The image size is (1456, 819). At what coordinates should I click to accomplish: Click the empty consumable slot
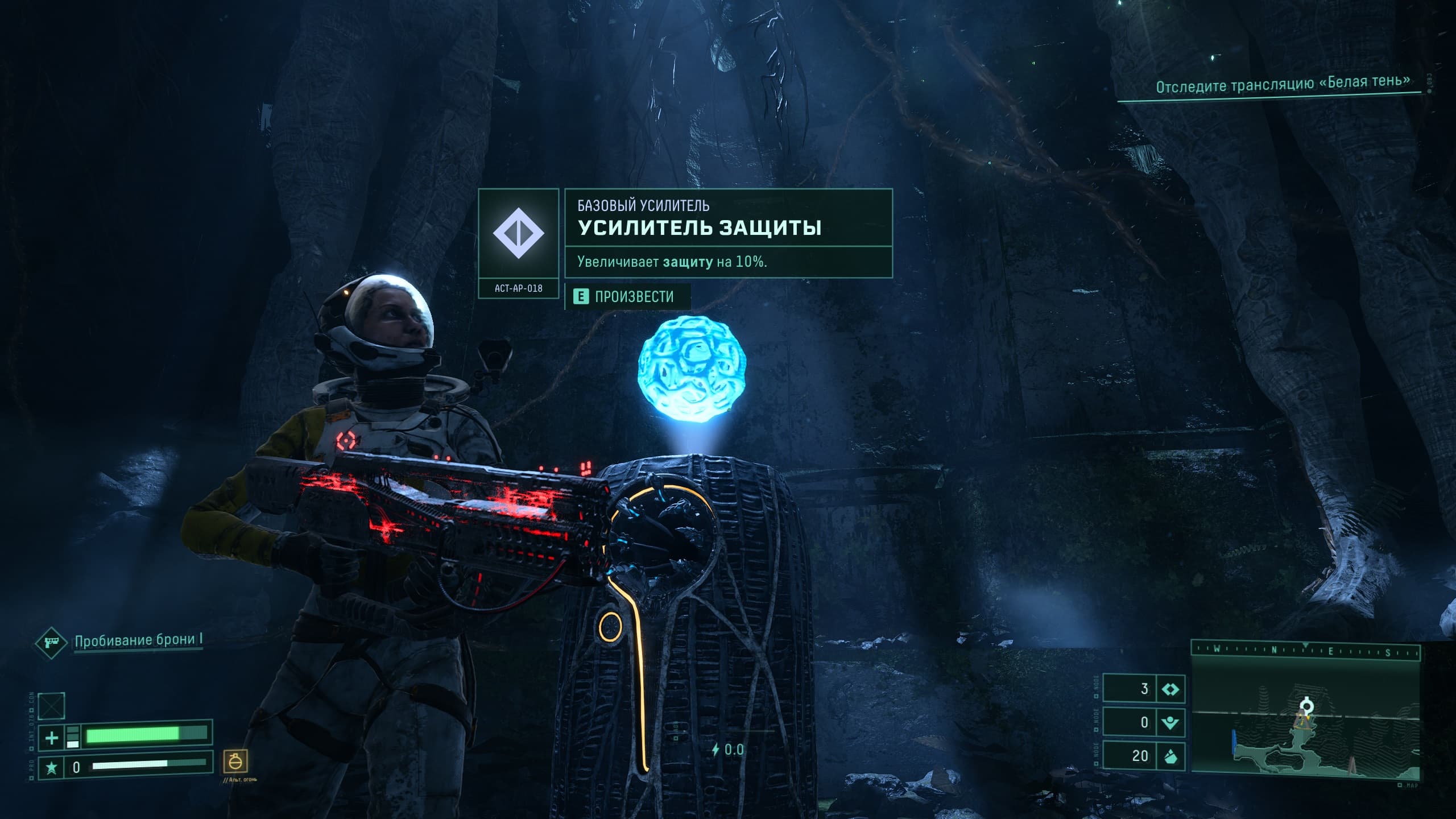51,706
